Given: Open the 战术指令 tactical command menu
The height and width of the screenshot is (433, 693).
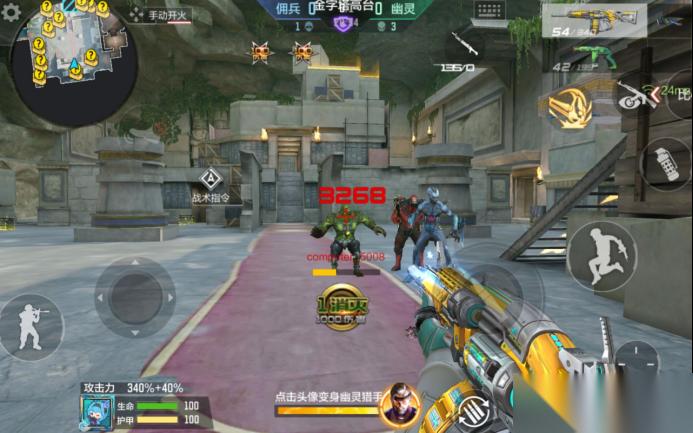Looking at the screenshot, I should pyautogui.click(x=210, y=185).
